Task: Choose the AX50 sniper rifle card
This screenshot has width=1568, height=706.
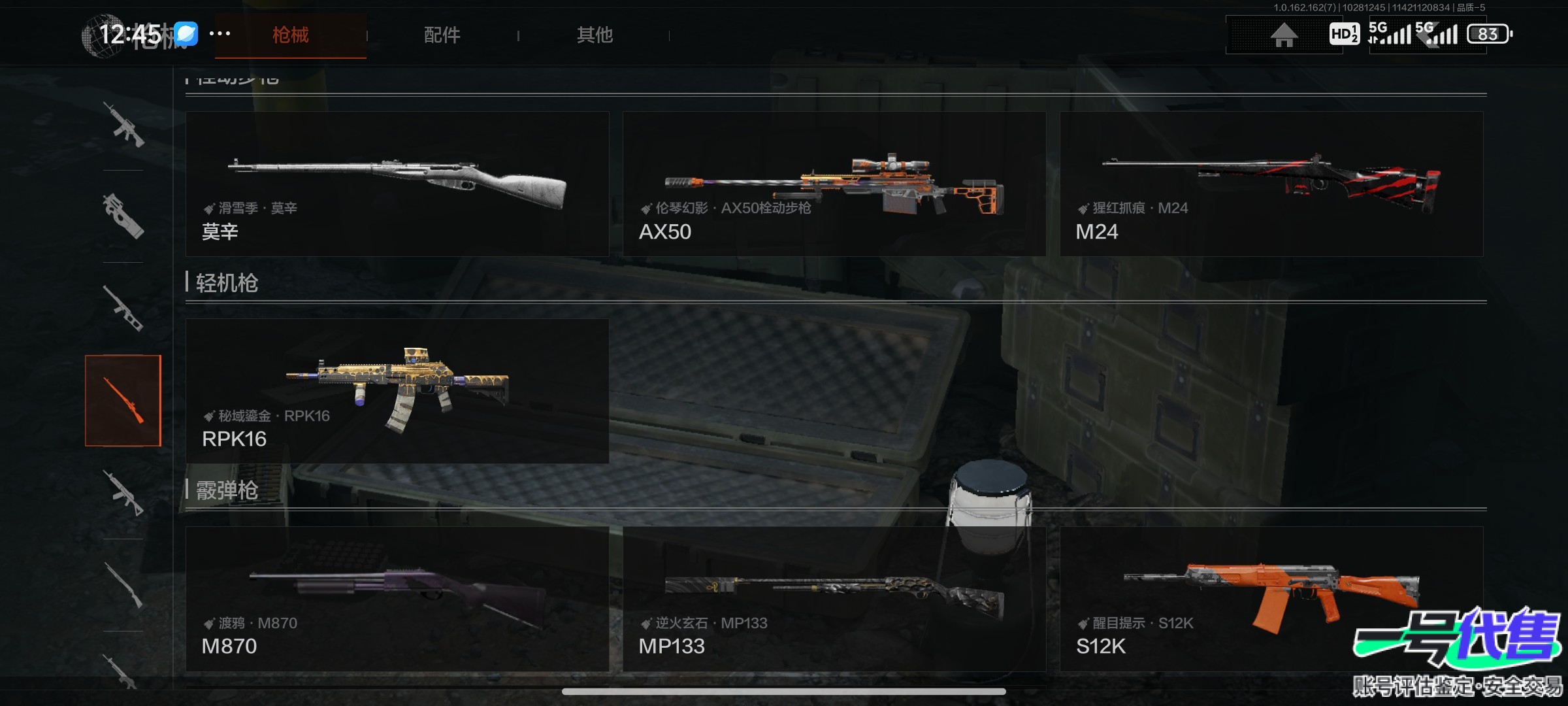Action: point(834,184)
